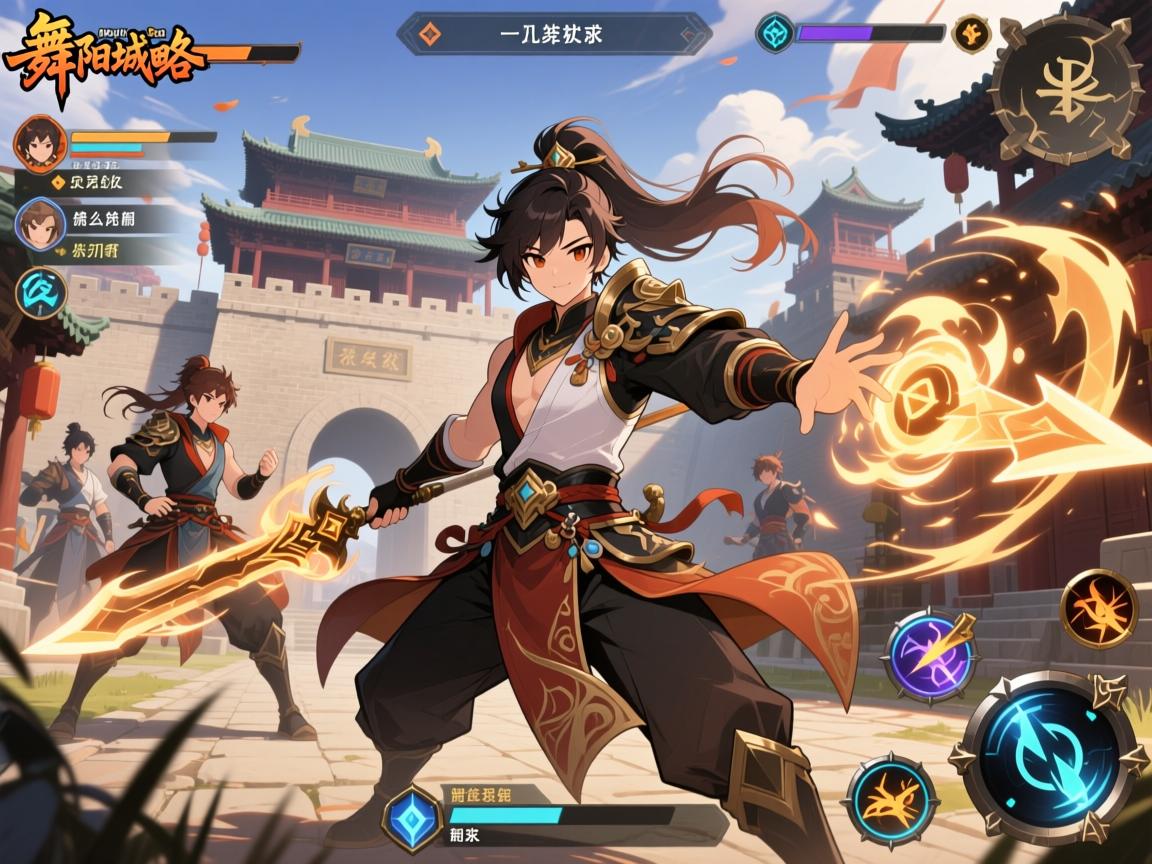The width and height of the screenshot is (1152, 864).
Task: Tap the blue diamond gem icon at bottom
Action: (x=409, y=811)
